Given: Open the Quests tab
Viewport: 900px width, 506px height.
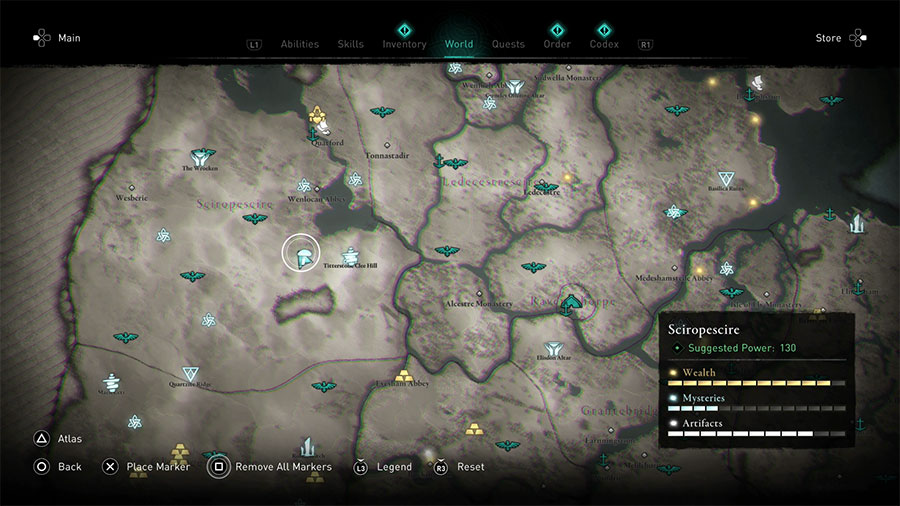Looking at the screenshot, I should (508, 44).
